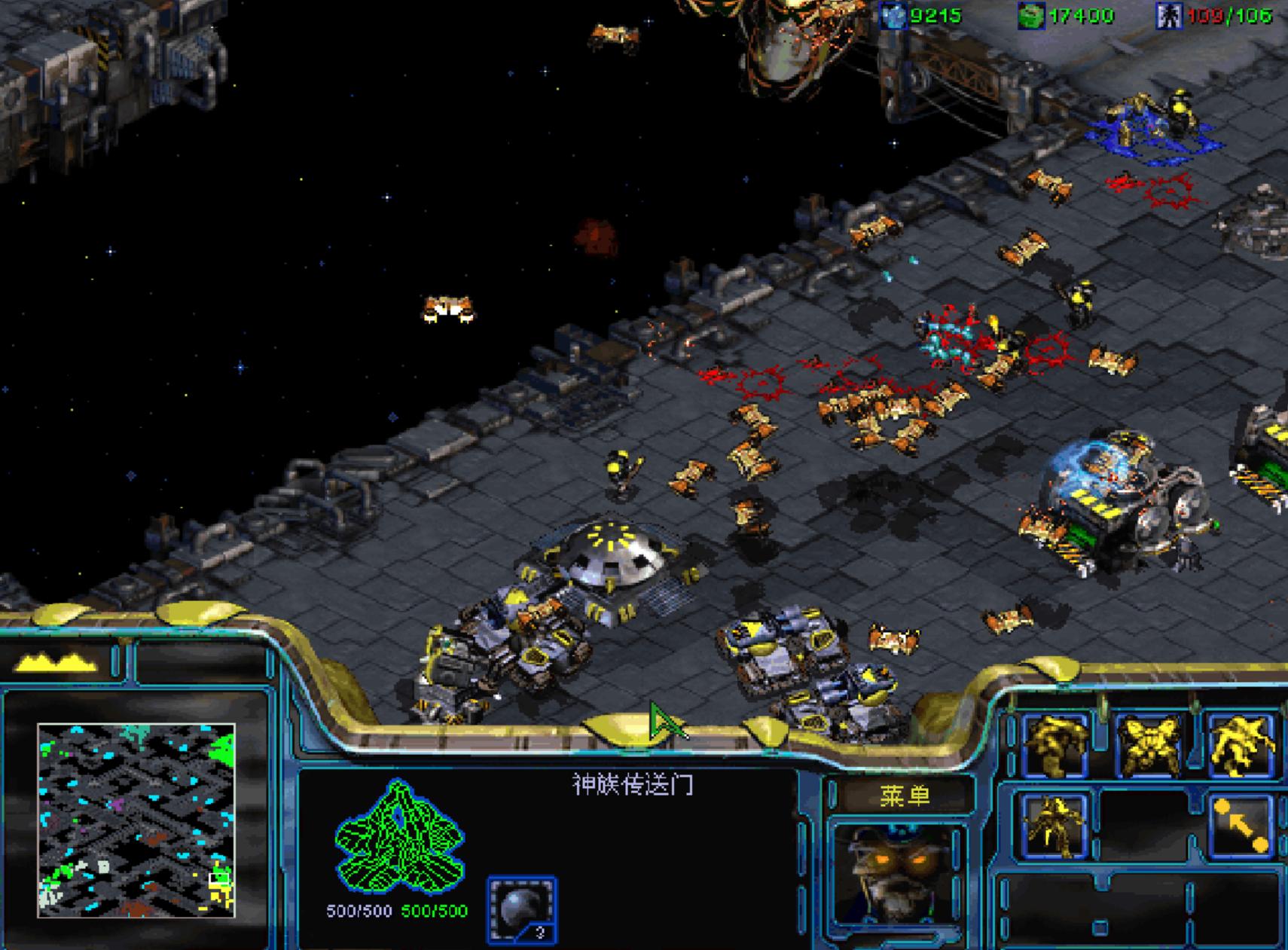Click the minimap to move the camera
1288x950 pixels.
(x=136, y=820)
